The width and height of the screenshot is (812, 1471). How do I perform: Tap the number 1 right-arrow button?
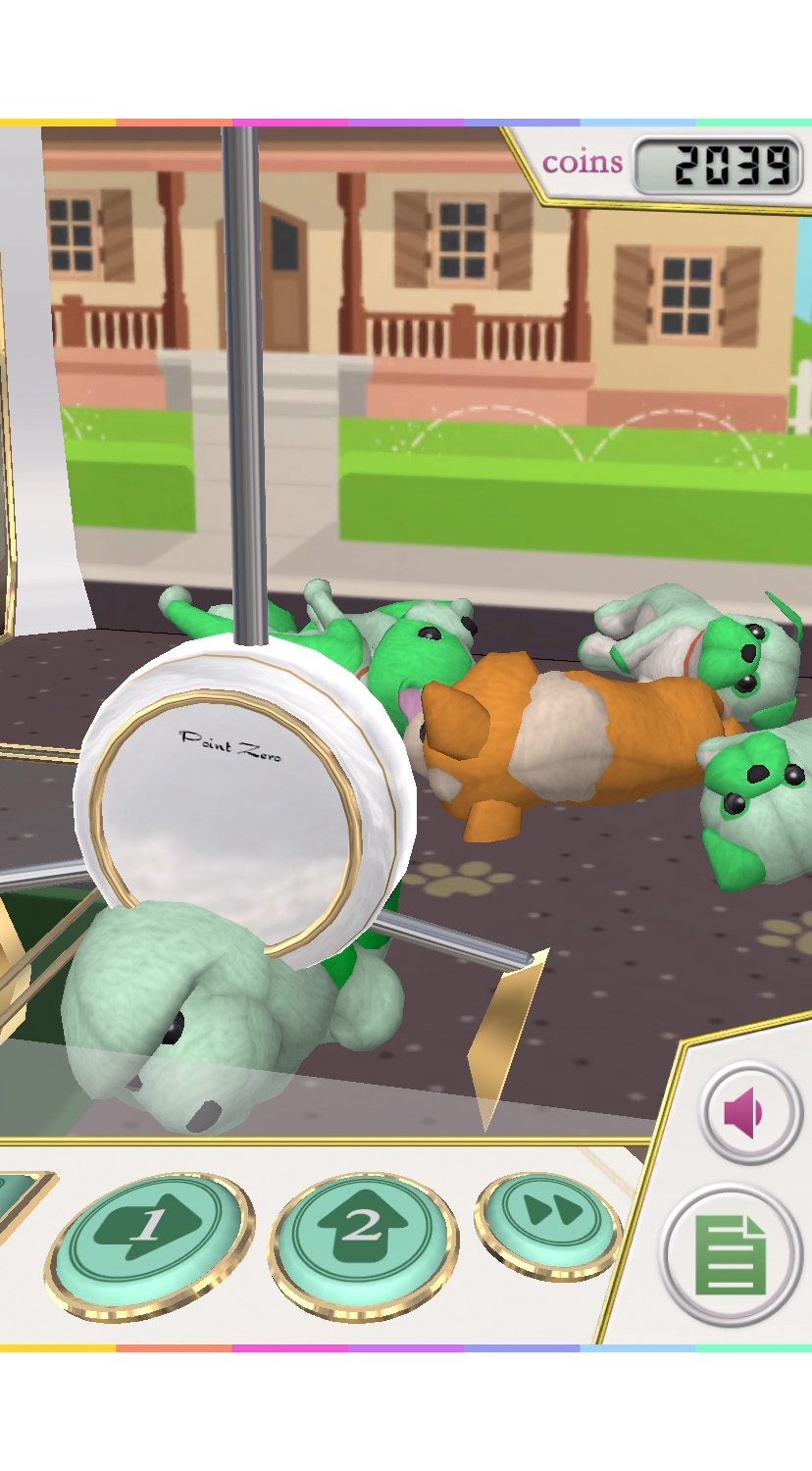(148, 1238)
